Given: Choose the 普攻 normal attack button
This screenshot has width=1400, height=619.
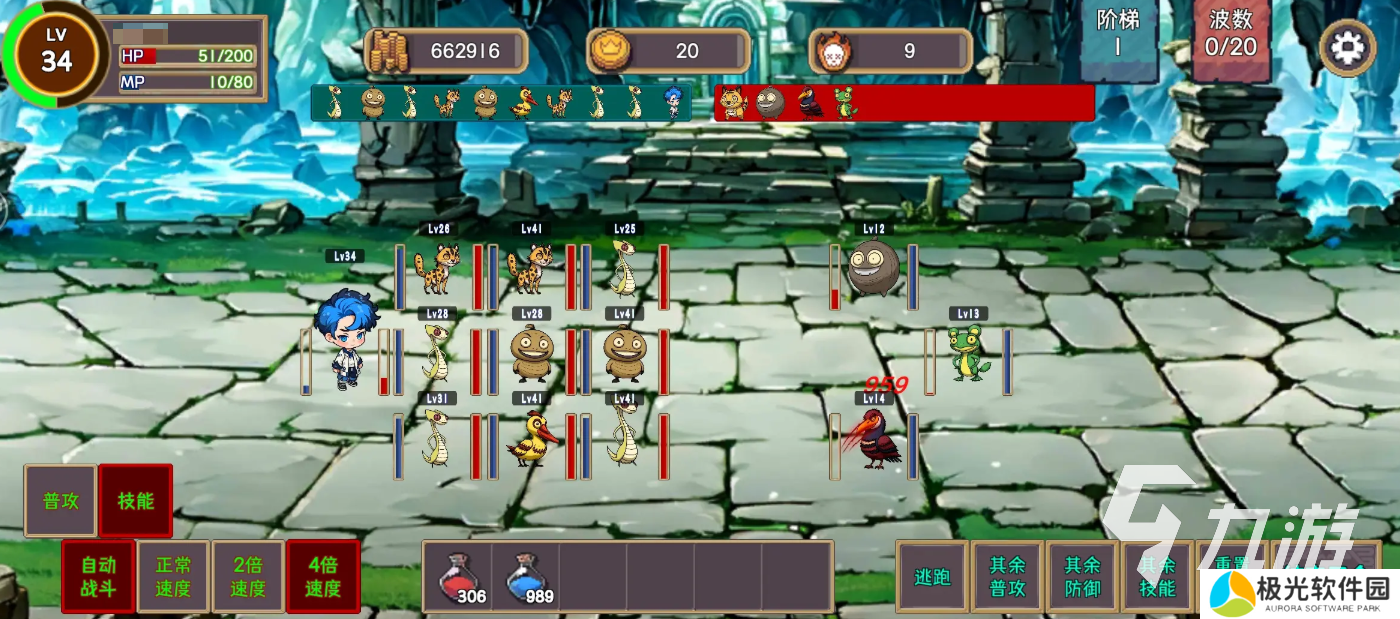Looking at the screenshot, I should point(60,500).
